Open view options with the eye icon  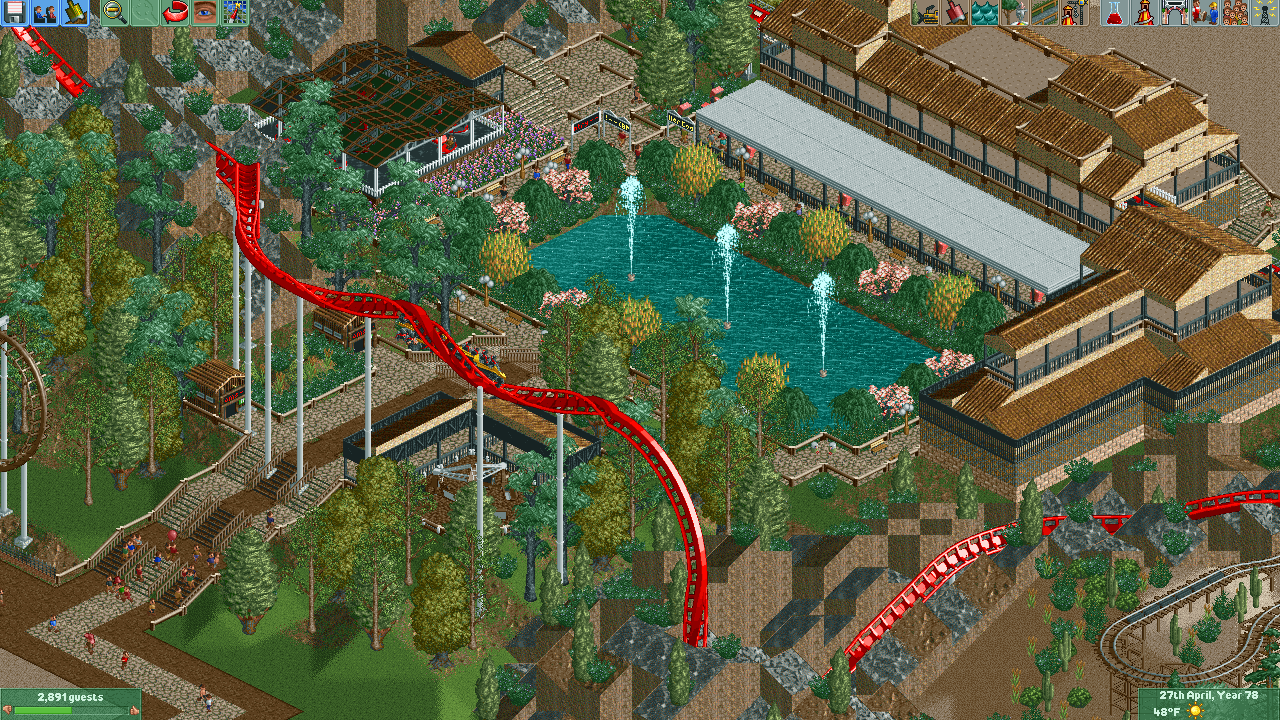[x=205, y=12]
